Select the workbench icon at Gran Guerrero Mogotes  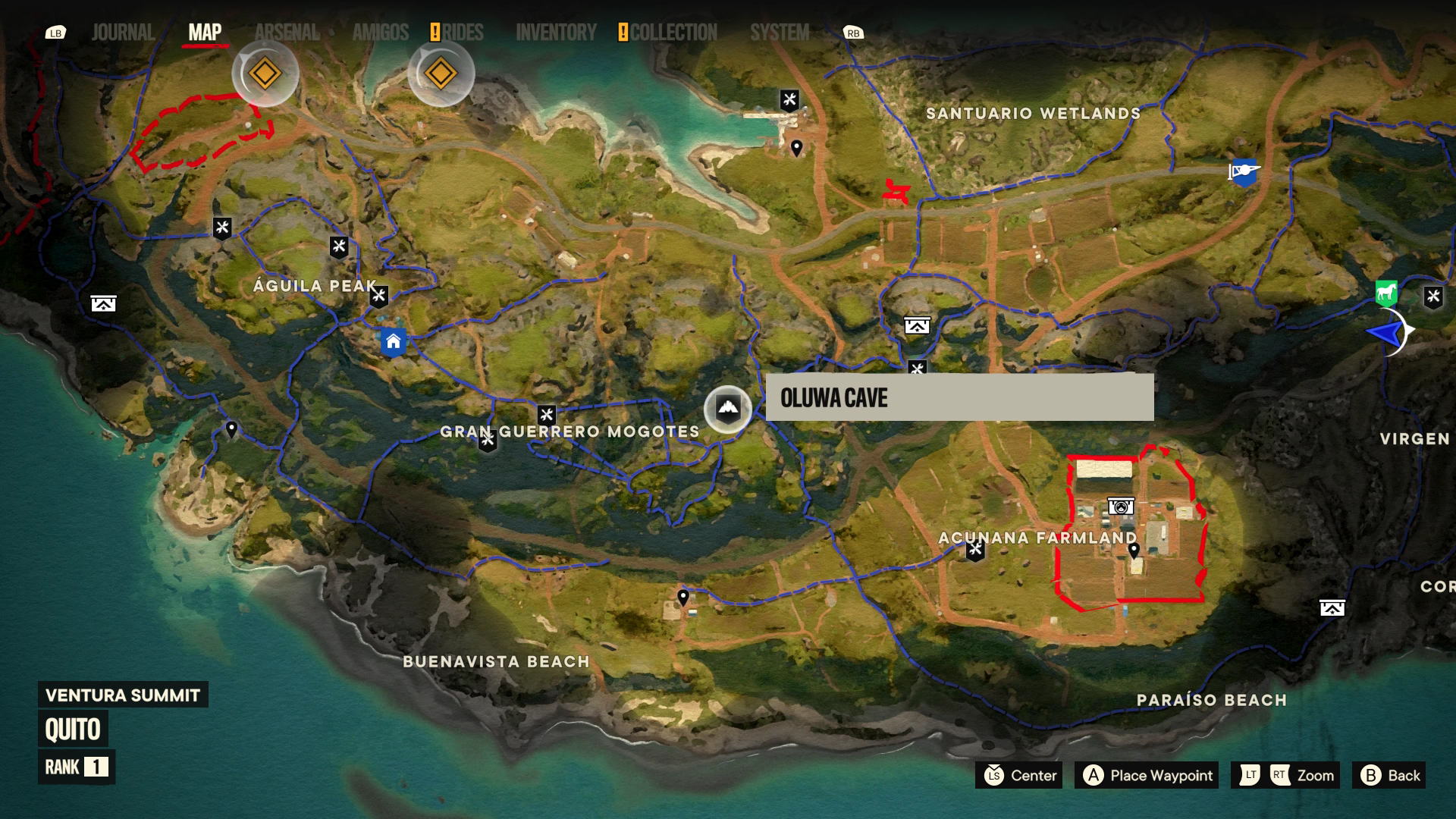(x=545, y=413)
